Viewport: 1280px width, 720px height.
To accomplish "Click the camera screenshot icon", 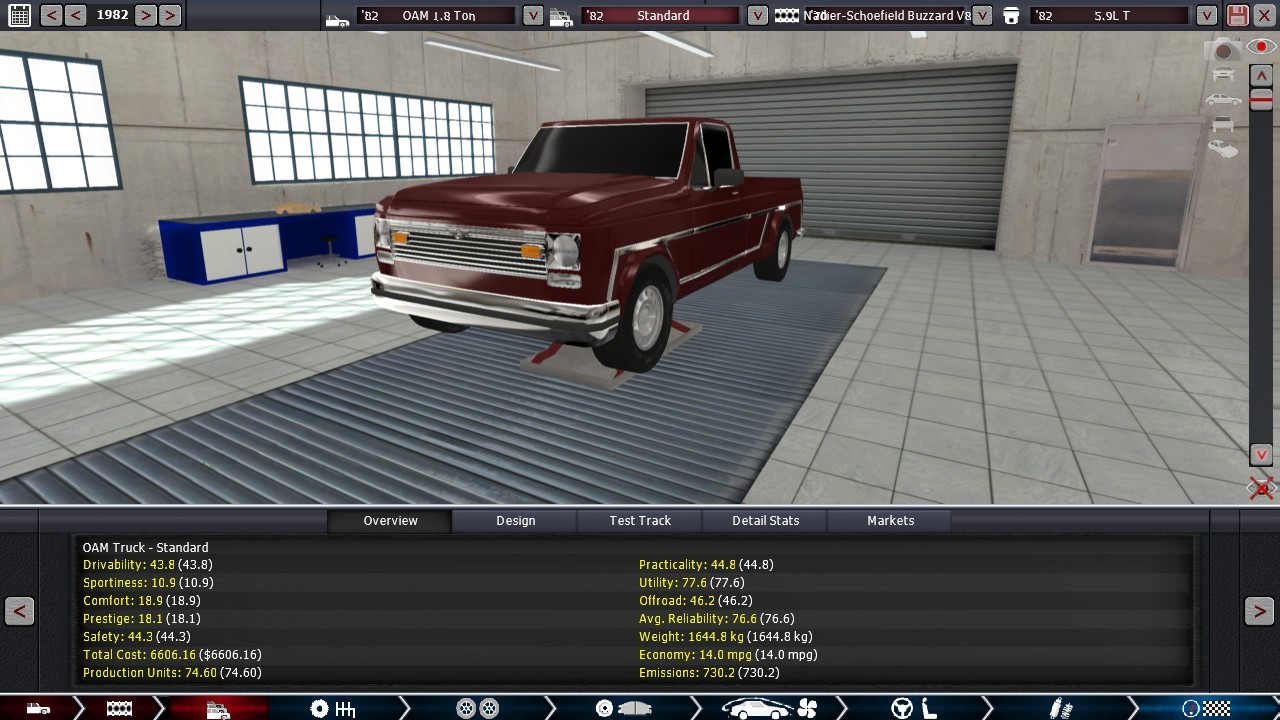I will pyautogui.click(x=1222, y=49).
